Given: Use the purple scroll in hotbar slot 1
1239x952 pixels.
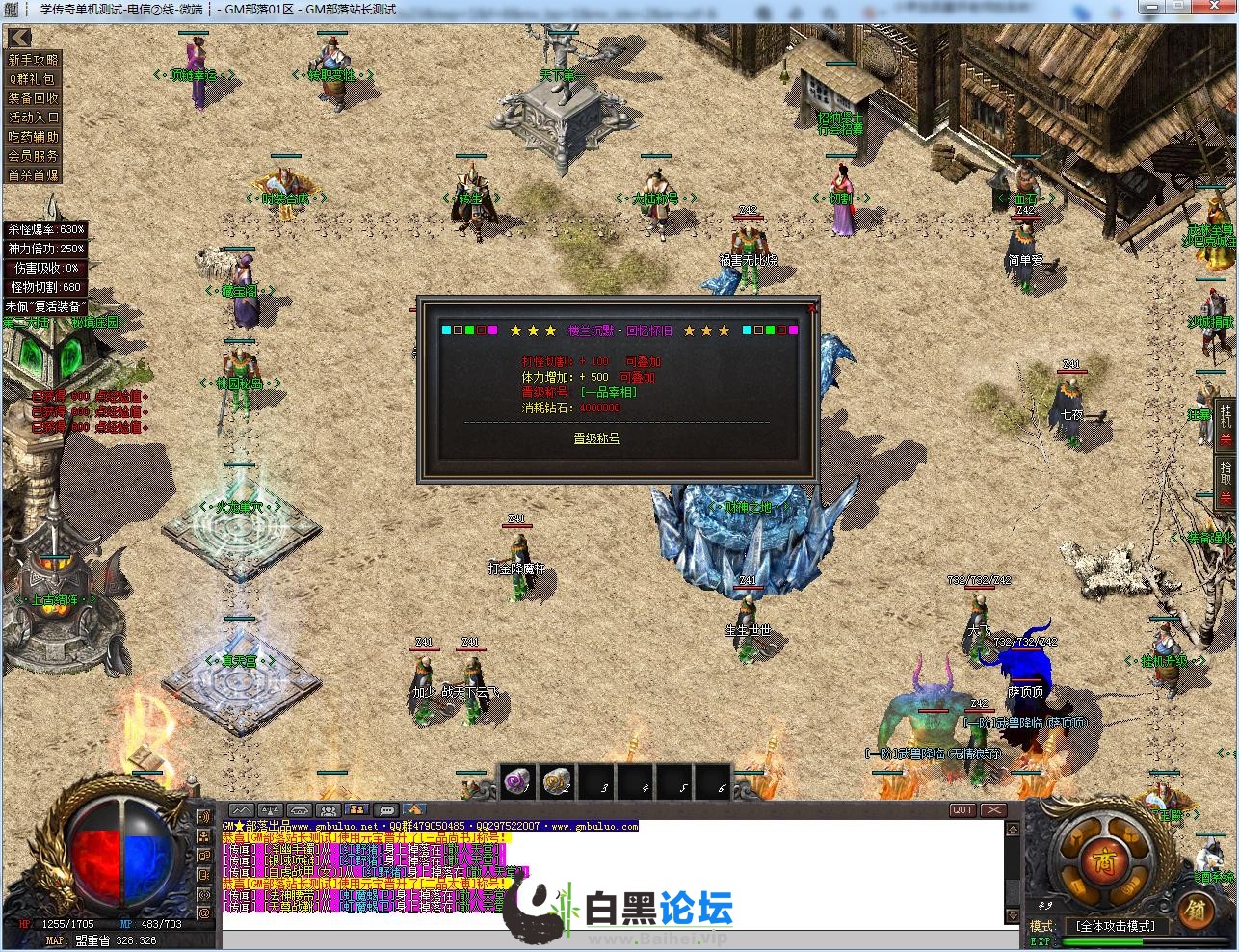Looking at the screenshot, I should coord(518,782).
